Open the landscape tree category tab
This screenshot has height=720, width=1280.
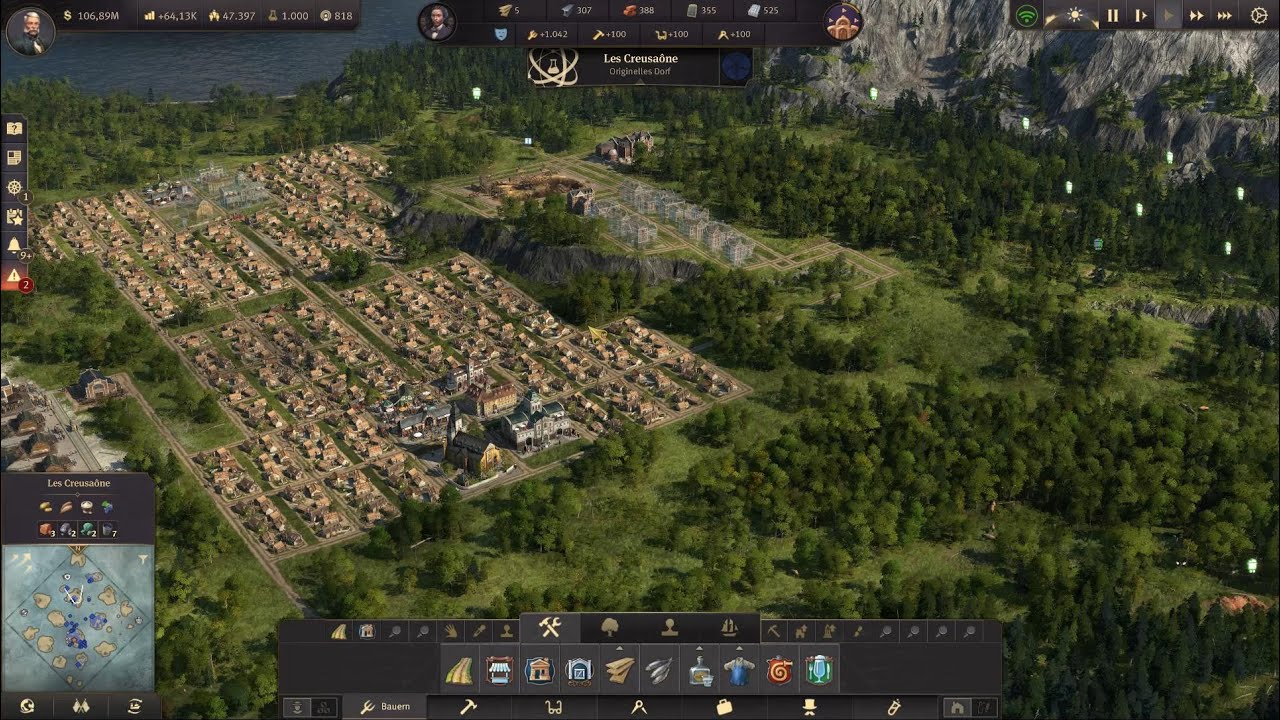click(609, 628)
